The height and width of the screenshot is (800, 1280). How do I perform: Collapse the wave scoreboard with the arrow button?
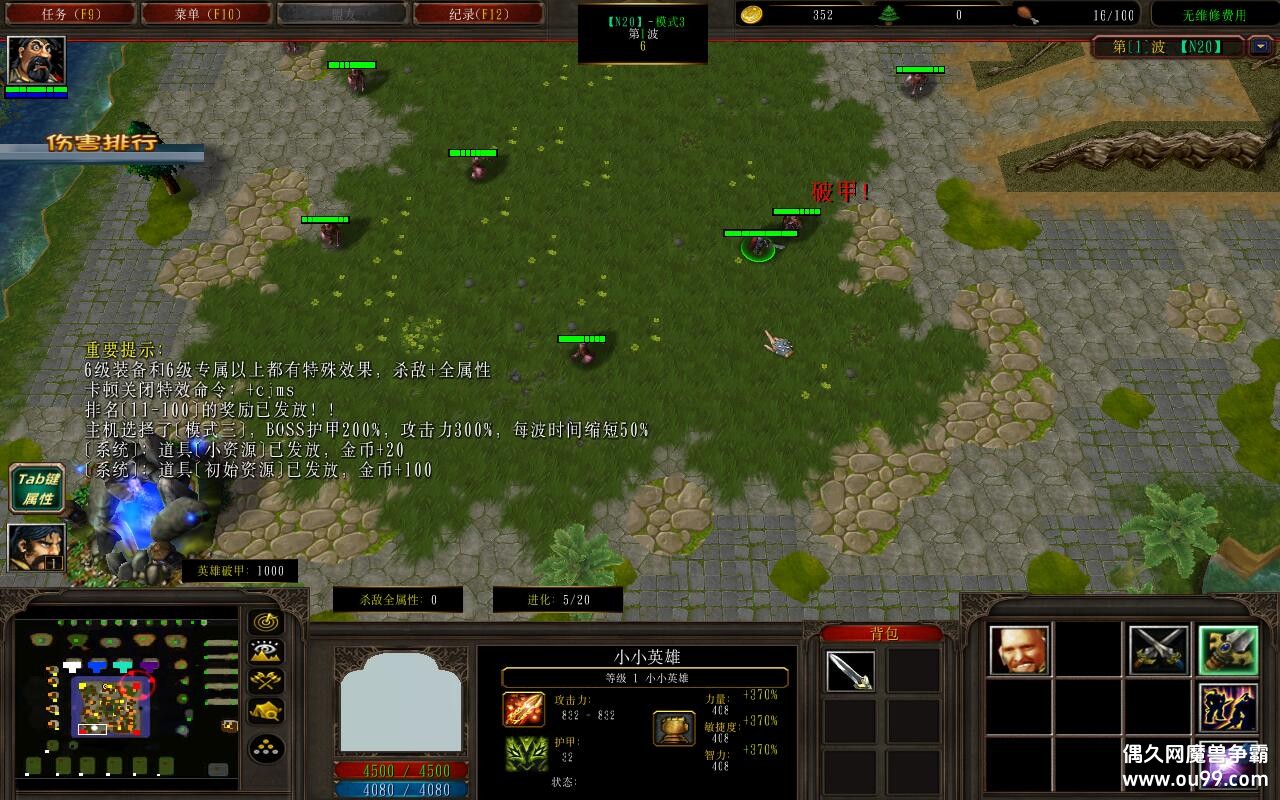coord(1259,46)
